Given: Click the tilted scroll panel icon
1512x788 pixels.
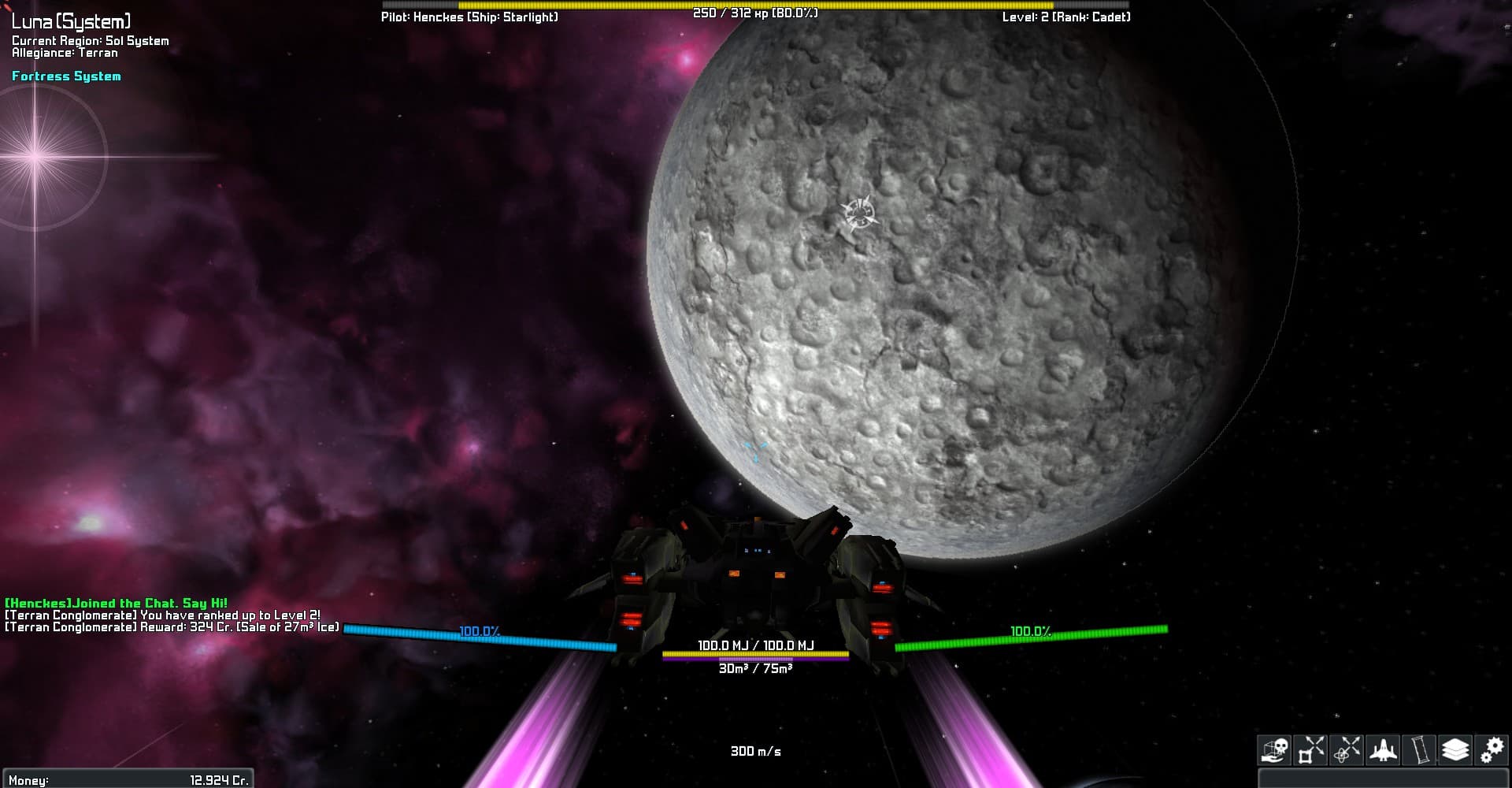Looking at the screenshot, I should click(x=1420, y=750).
